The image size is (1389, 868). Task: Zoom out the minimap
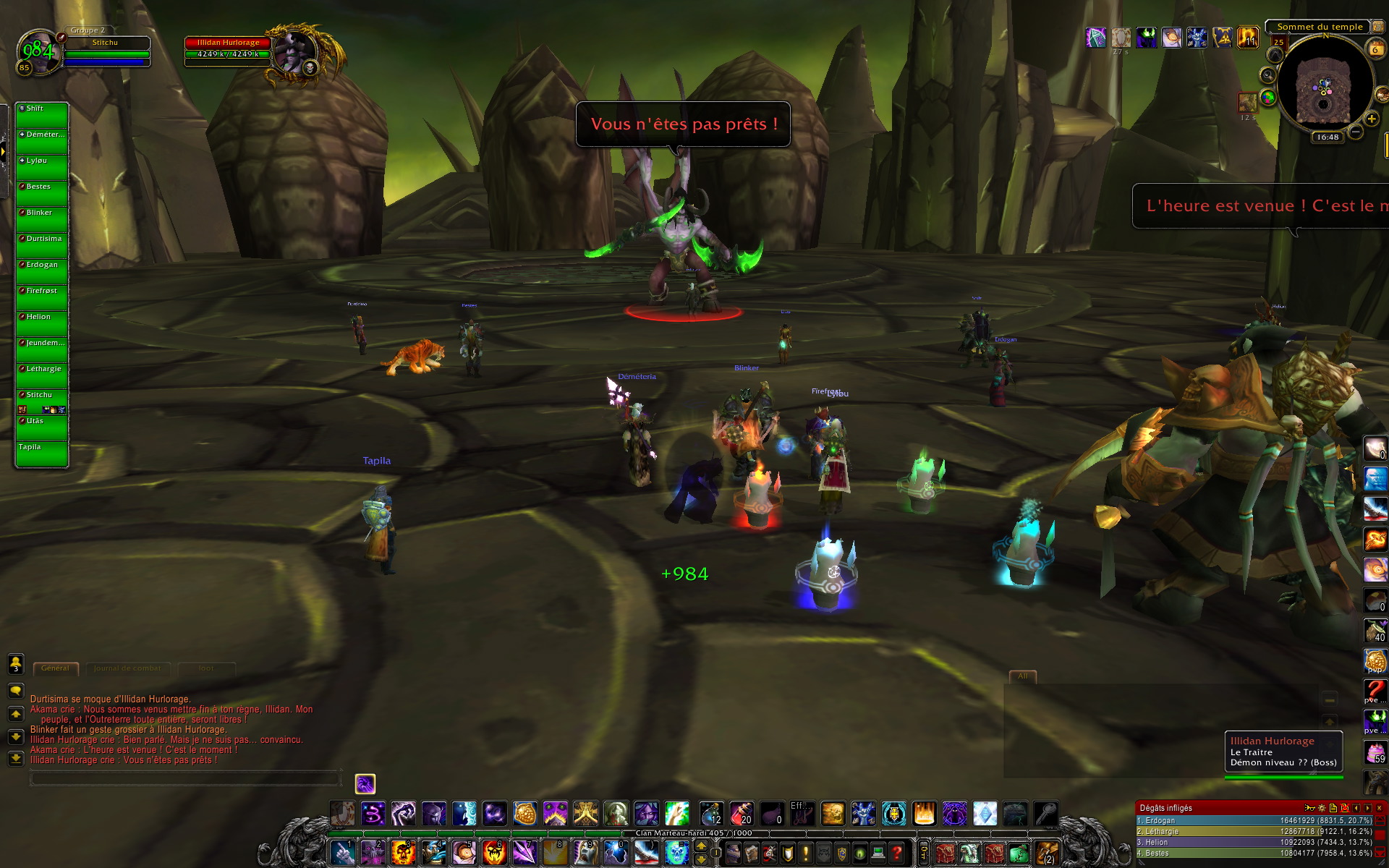coord(1356,132)
